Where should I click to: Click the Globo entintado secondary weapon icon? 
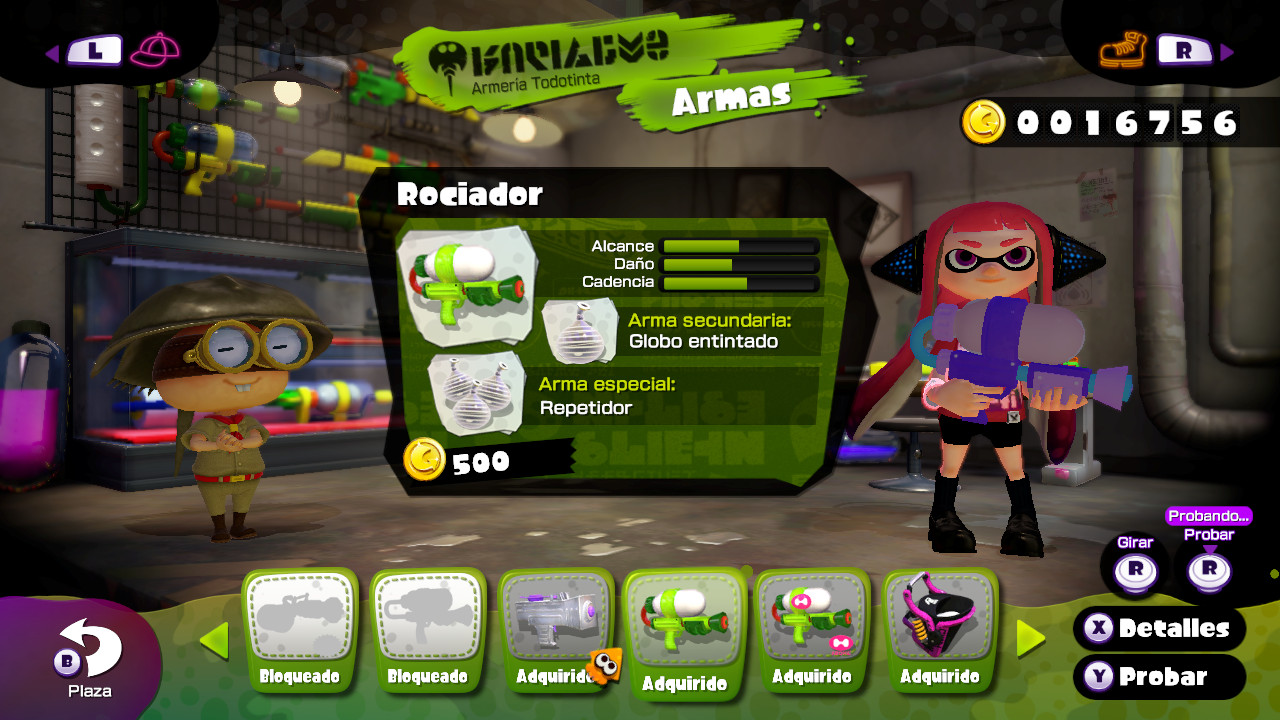click(578, 332)
